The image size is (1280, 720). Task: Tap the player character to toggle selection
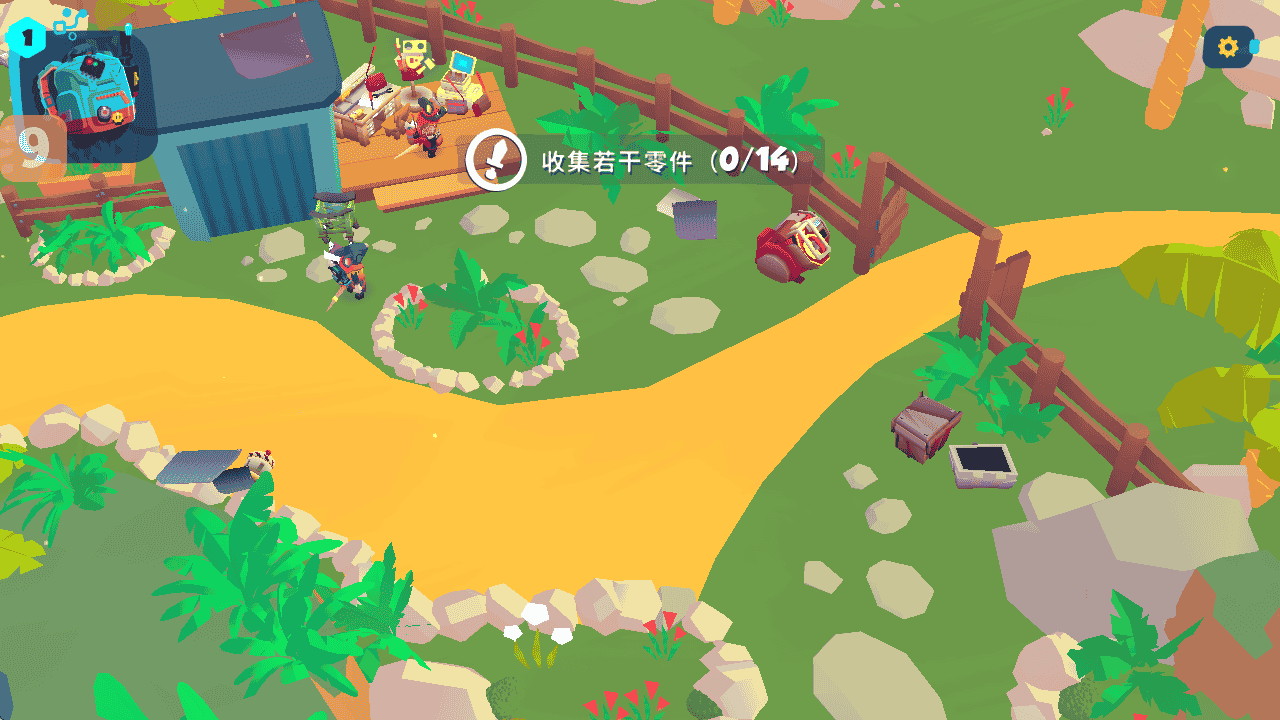click(352, 265)
